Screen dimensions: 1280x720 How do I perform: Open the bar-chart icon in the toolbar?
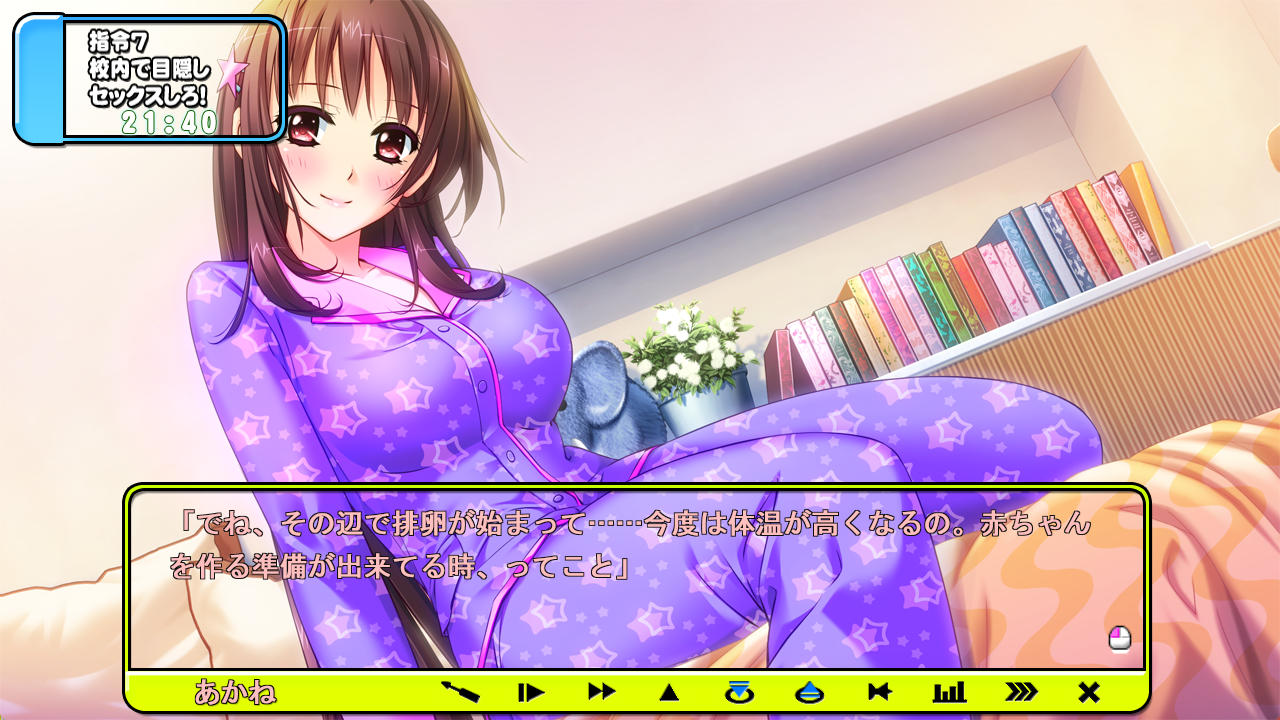949,691
